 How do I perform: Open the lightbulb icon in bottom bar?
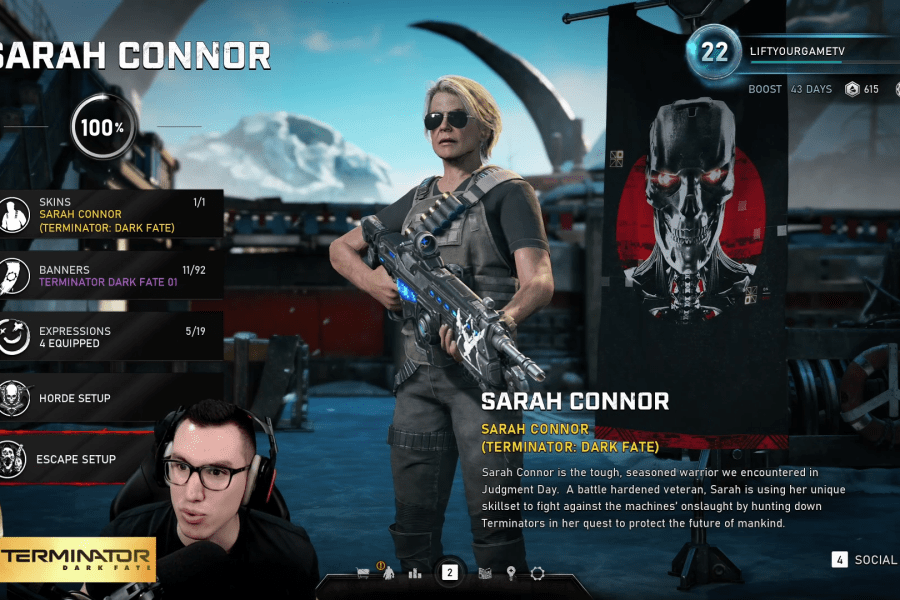(x=511, y=573)
